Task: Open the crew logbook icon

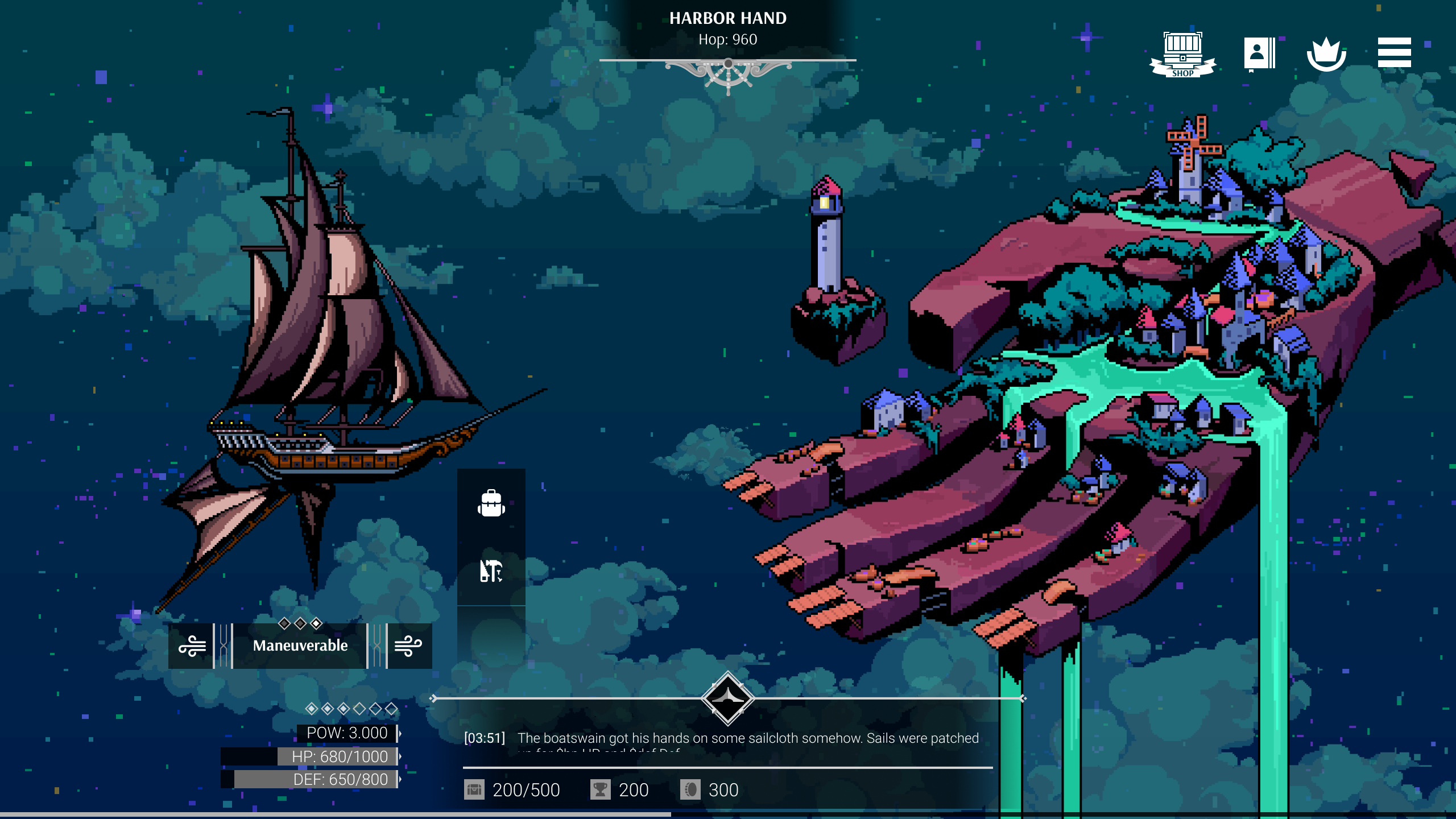Action: 1259,54
